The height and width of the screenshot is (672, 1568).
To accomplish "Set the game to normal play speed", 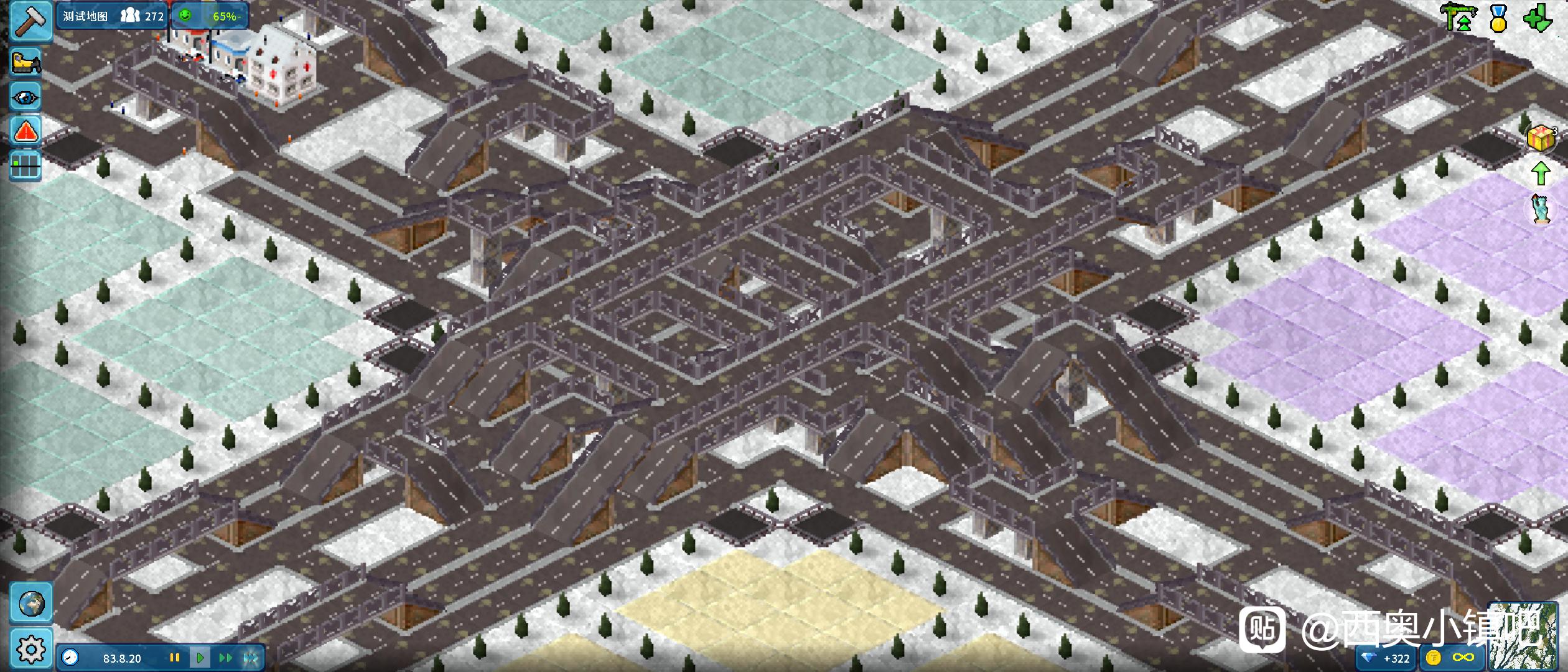I will point(200,658).
